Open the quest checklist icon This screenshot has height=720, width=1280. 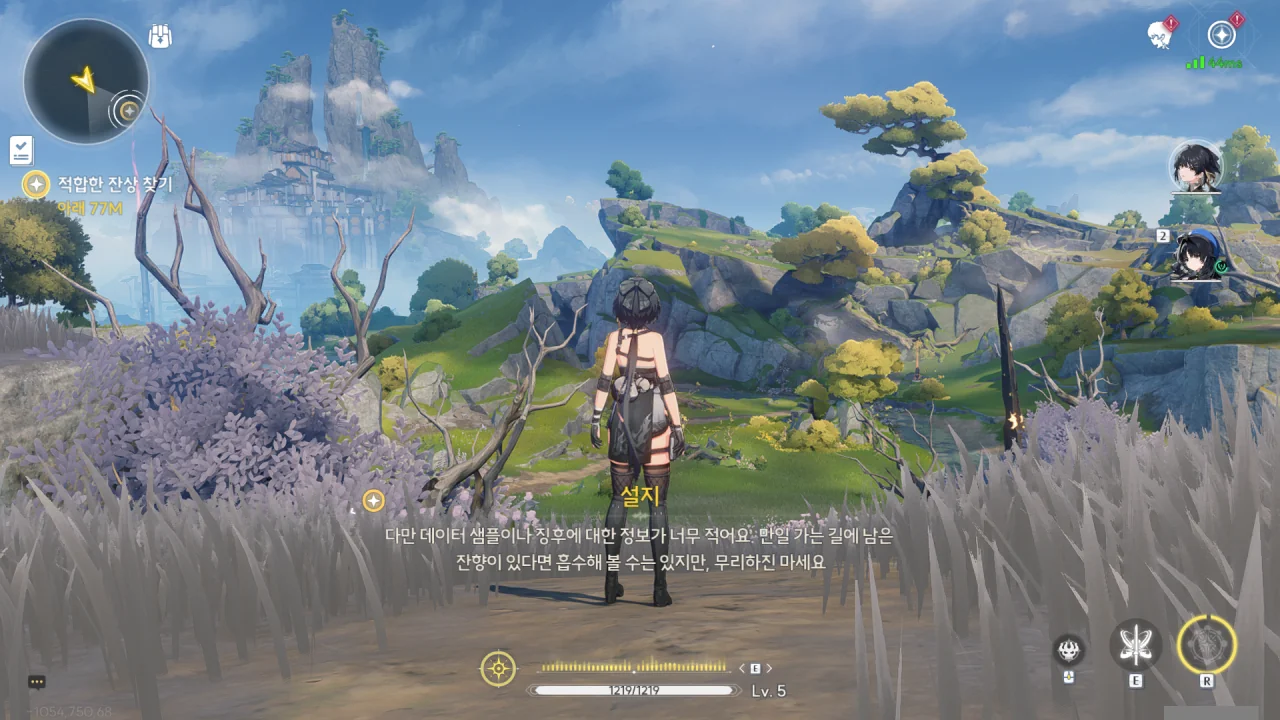(21, 150)
